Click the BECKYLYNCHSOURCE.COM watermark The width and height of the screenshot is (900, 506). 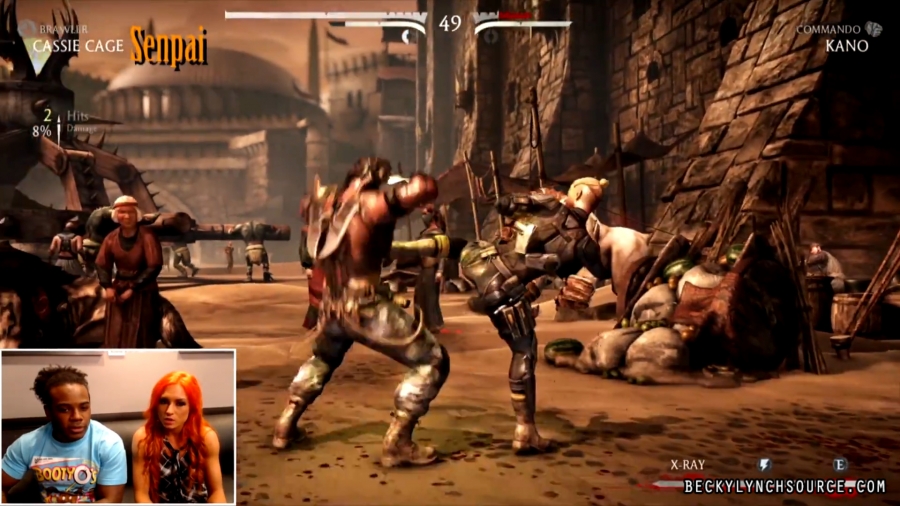[784, 487]
